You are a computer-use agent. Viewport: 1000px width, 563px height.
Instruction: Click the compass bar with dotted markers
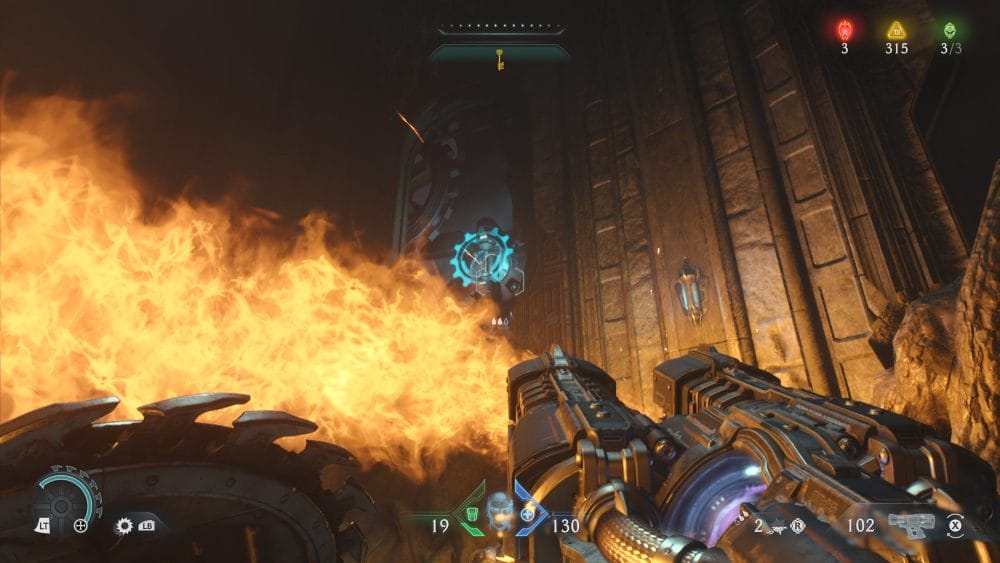click(x=500, y=30)
